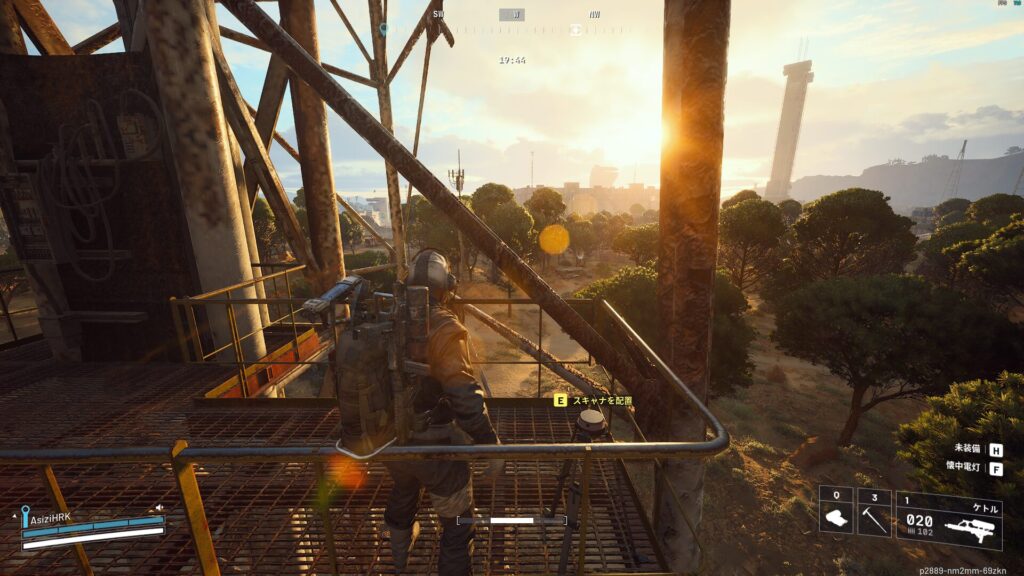
Task: Select the Kettle weapon slot
Action: point(948,520)
